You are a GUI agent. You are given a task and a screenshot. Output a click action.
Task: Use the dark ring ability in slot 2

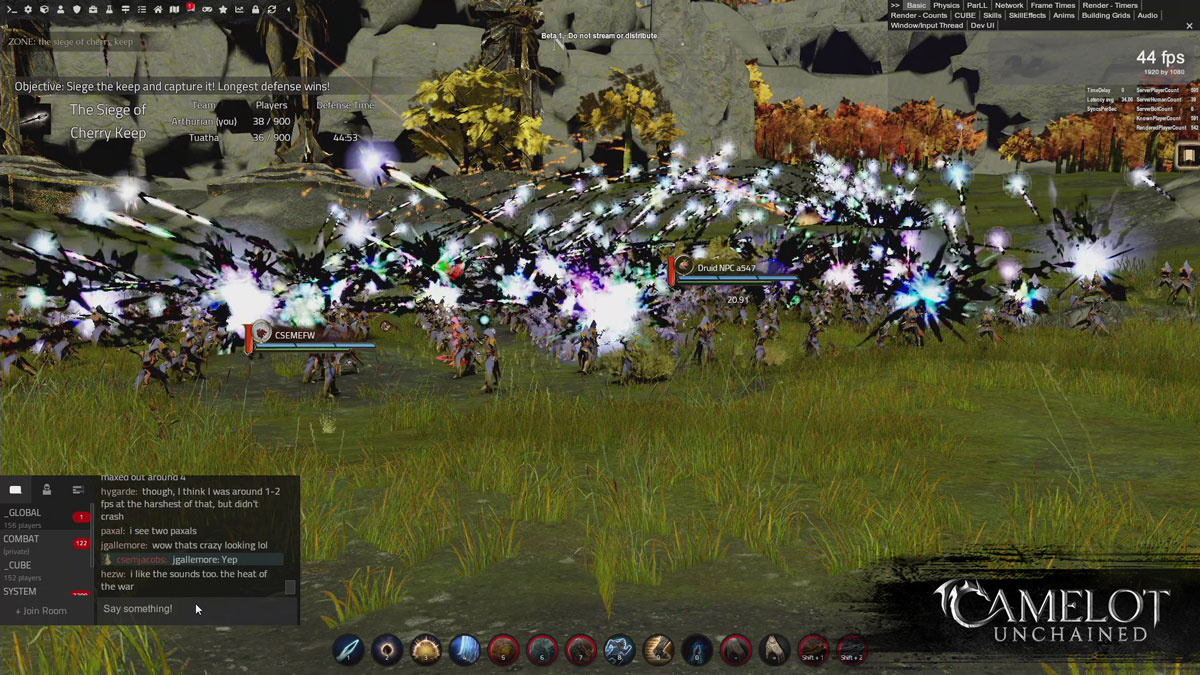(387, 650)
